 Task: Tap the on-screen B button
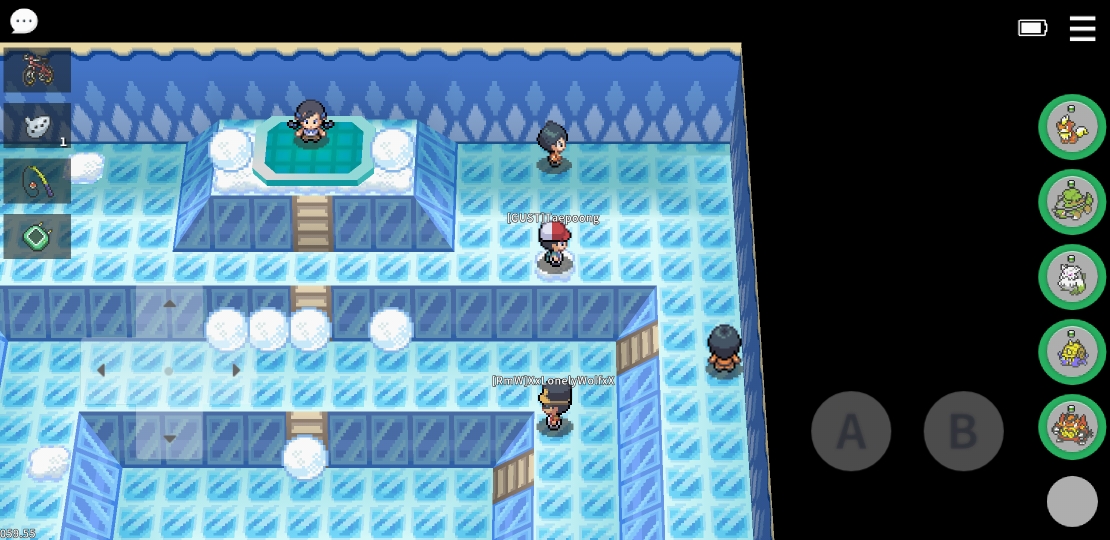point(963,431)
